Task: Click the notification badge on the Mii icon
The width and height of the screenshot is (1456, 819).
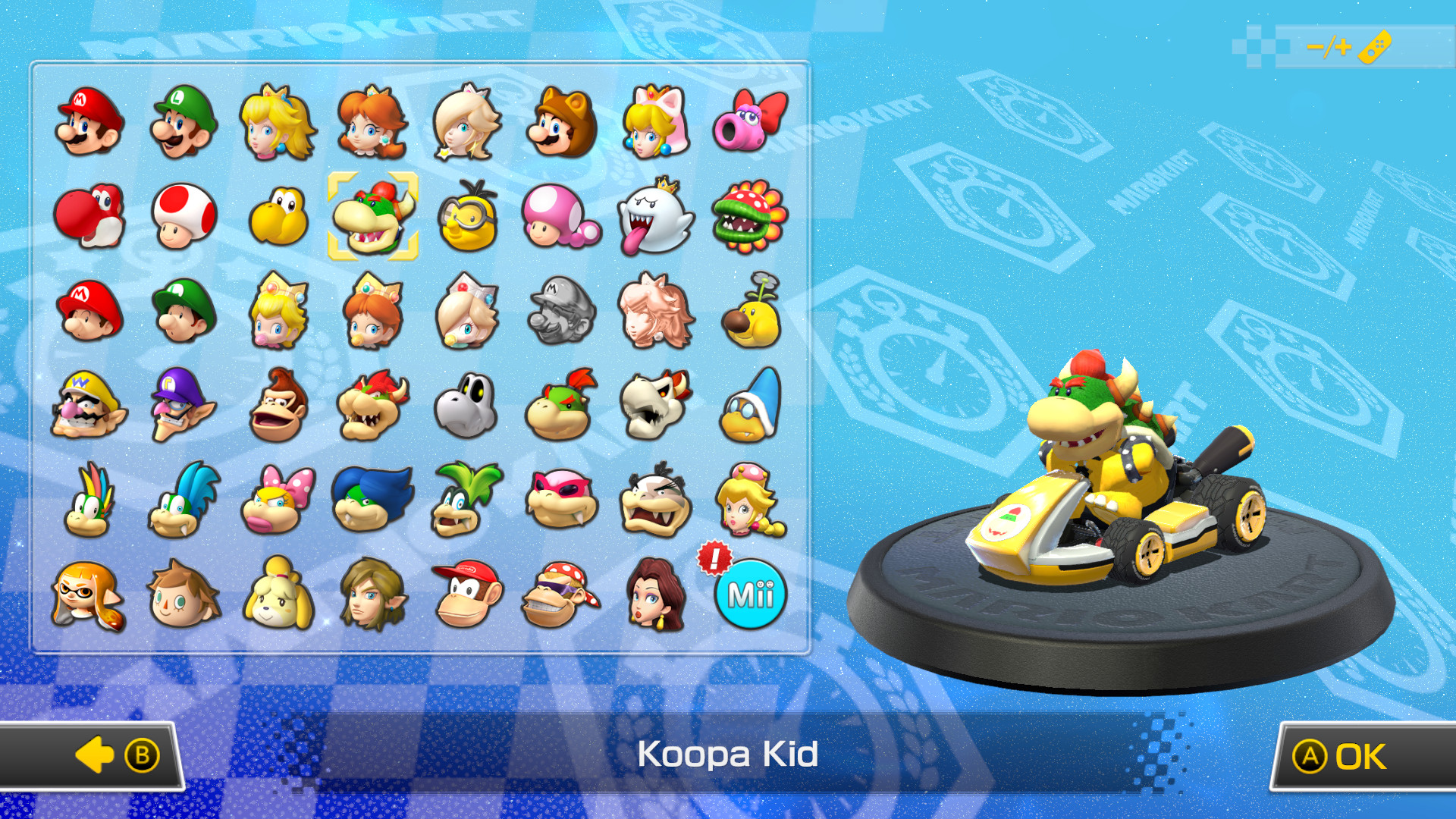Action: pyautogui.click(x=714, y=559)
